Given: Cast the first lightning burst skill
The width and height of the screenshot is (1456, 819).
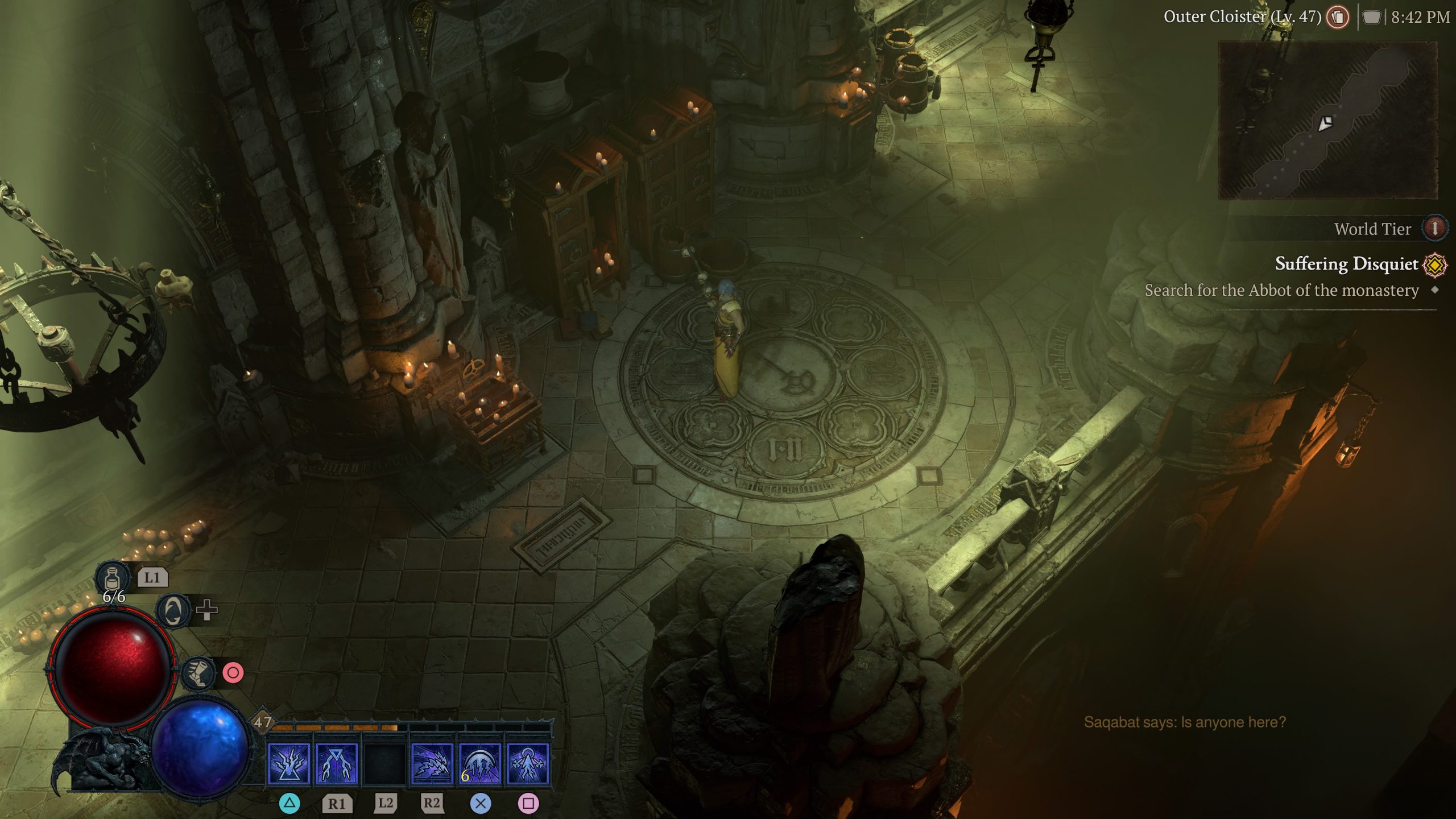Looking at the screenshot, I should coord(289,764).
